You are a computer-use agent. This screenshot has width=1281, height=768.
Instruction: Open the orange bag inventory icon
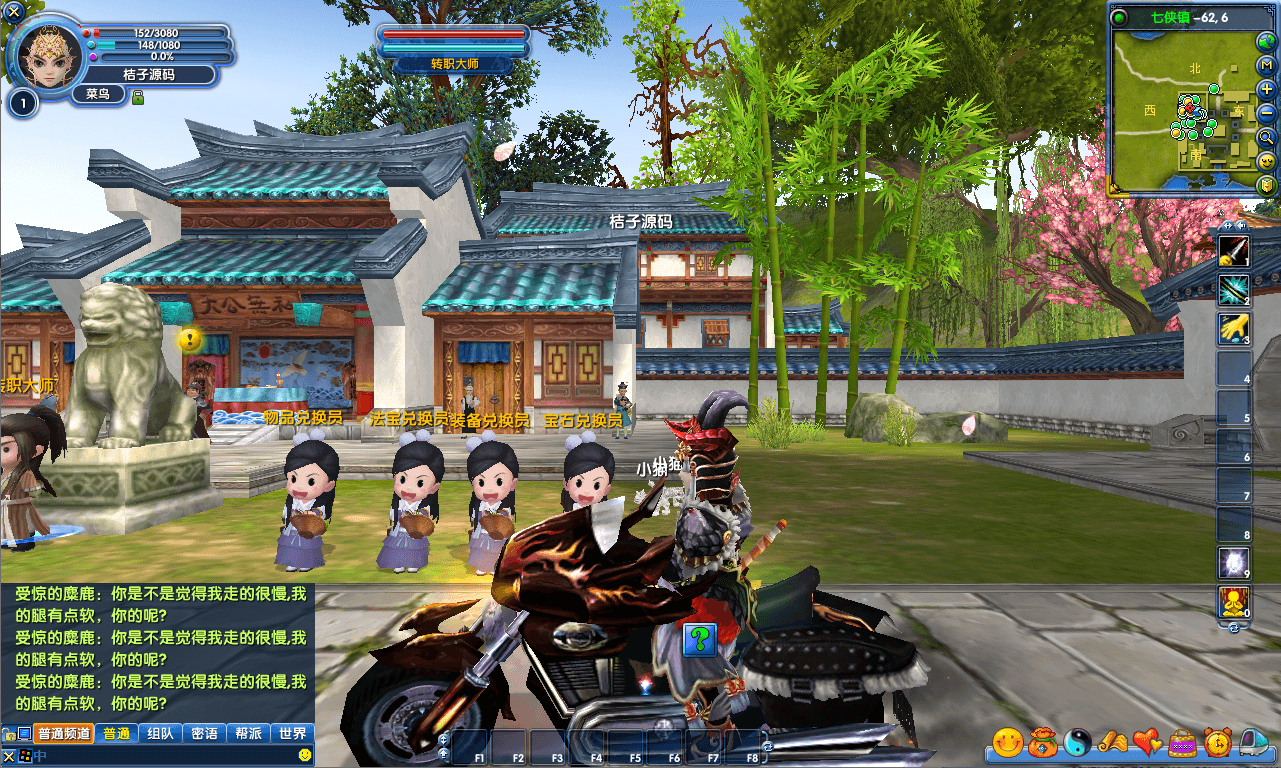[1041, 744]
